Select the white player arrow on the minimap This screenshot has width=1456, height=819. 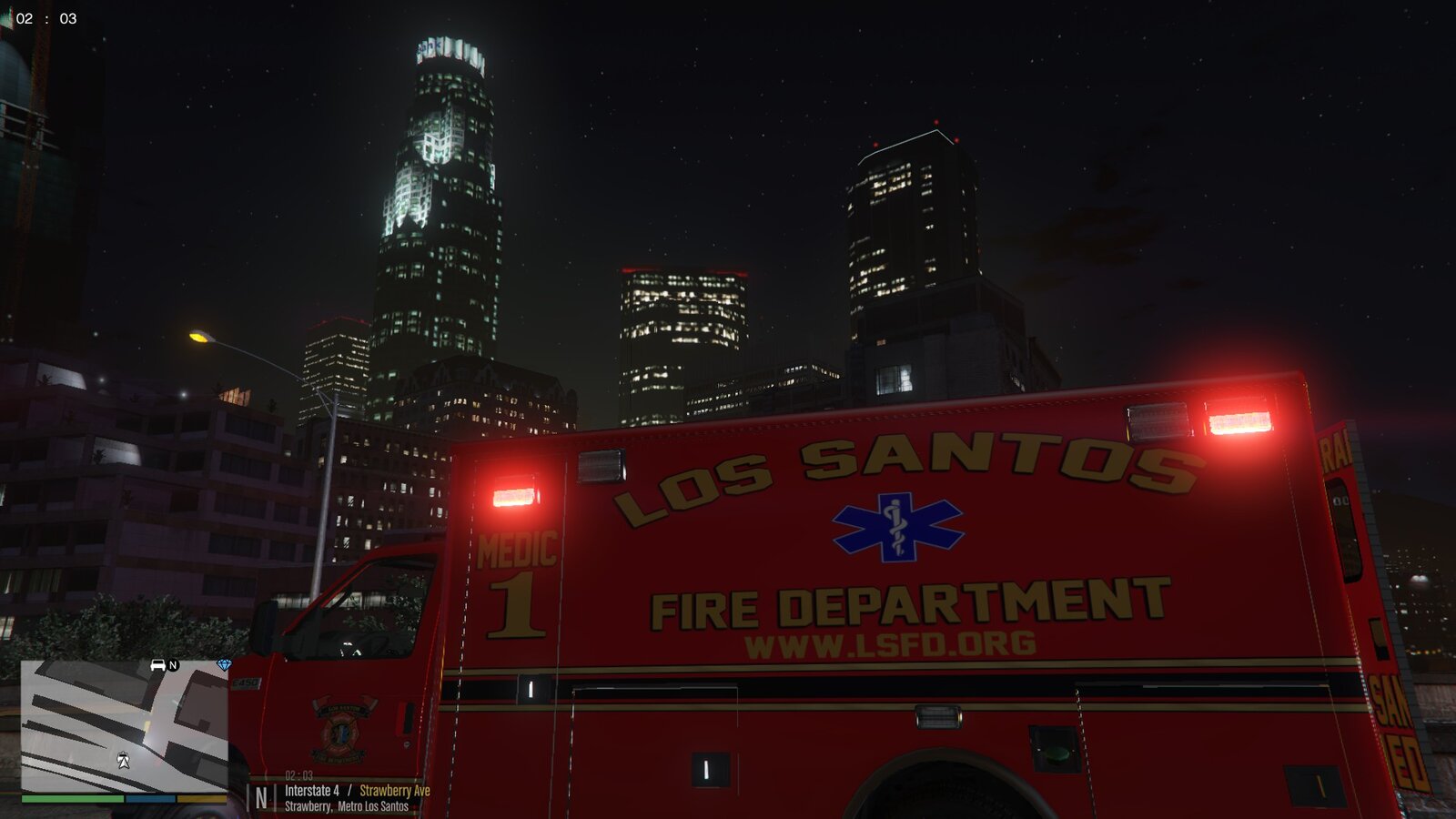pyautogui.click(x=124, y=760)
